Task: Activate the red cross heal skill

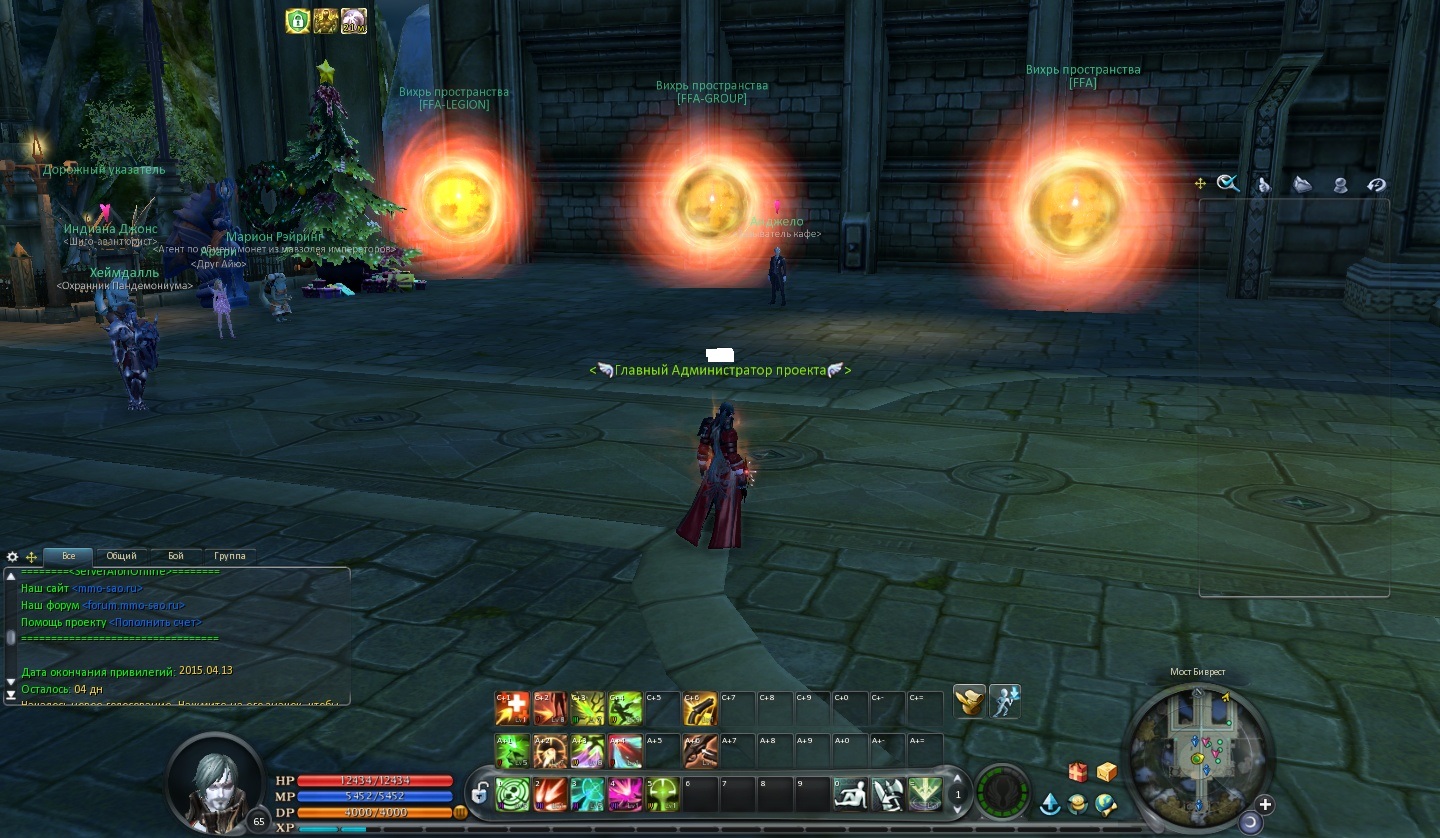Action: (512, 708)
